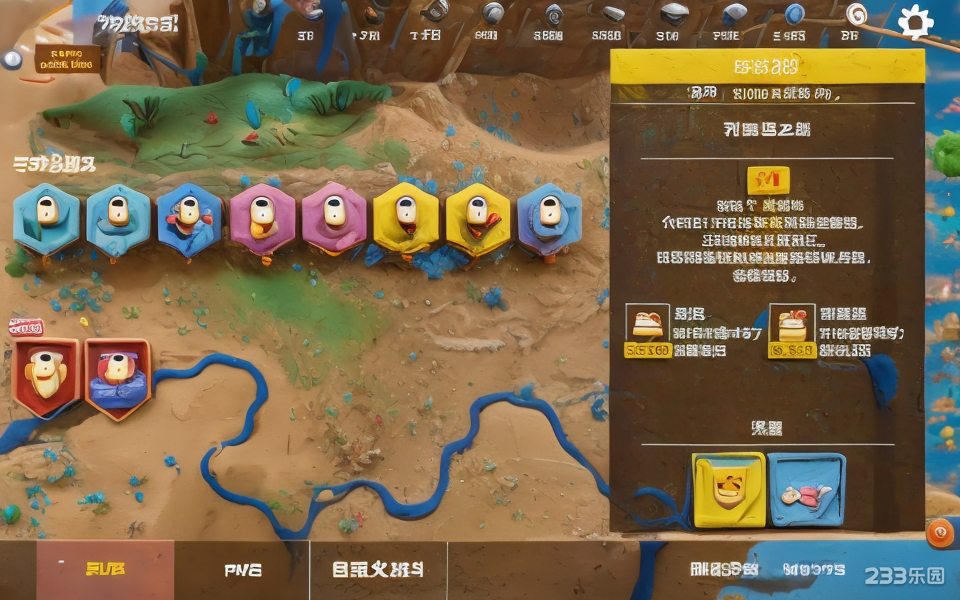Pick the purple-blue hexagon tile ending the row
Screen dimensions: 960x600
point(549,217)
